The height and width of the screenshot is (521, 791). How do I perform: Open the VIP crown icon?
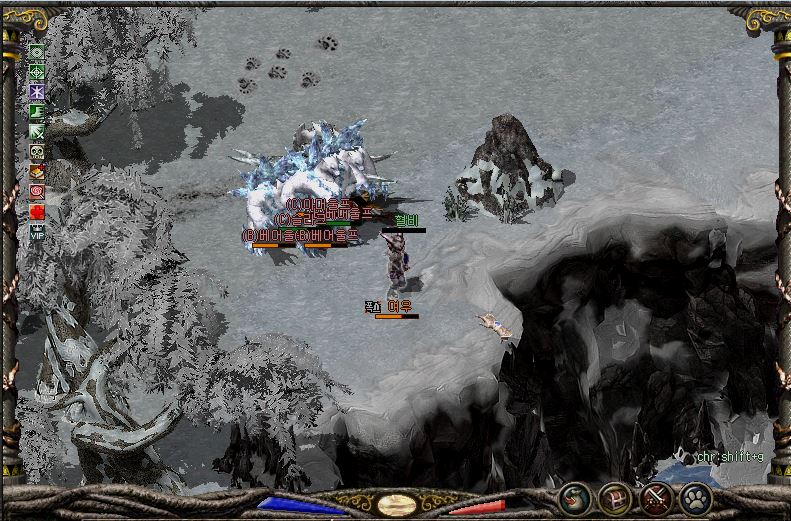[37, 231]
